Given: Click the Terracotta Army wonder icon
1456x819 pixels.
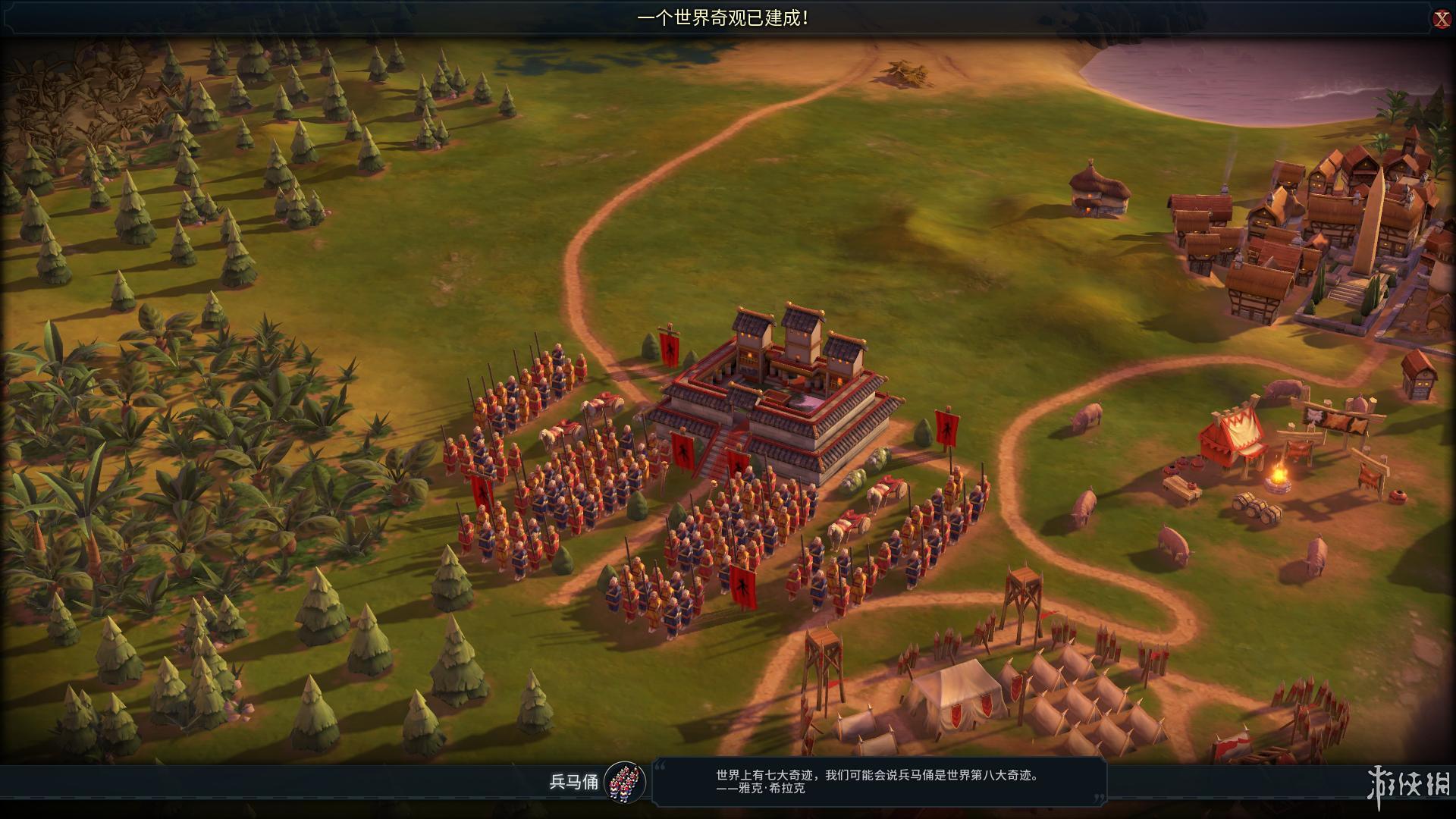Looking at the screenshot, I should 625,782.
